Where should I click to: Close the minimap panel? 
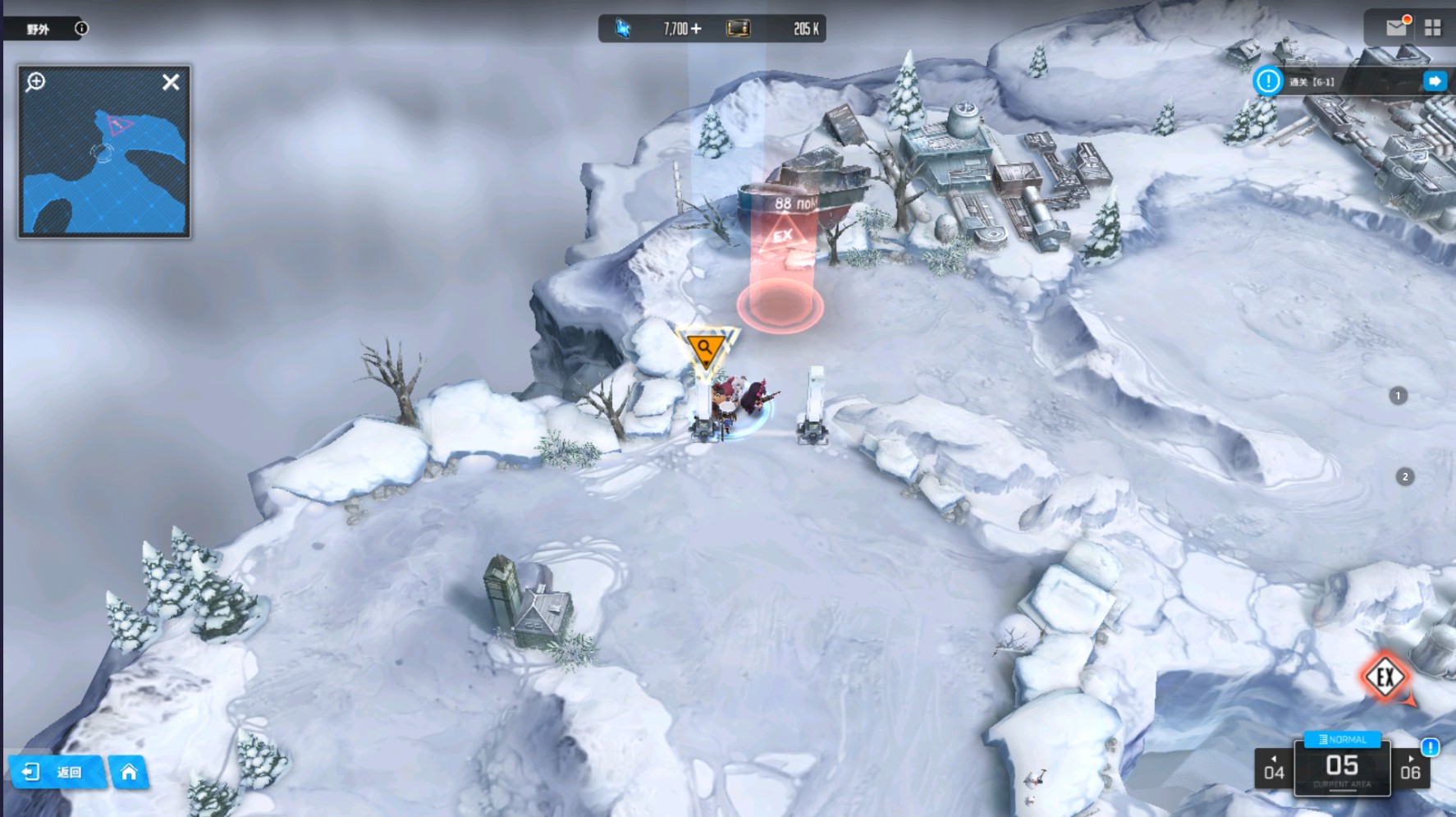point(171,82)
